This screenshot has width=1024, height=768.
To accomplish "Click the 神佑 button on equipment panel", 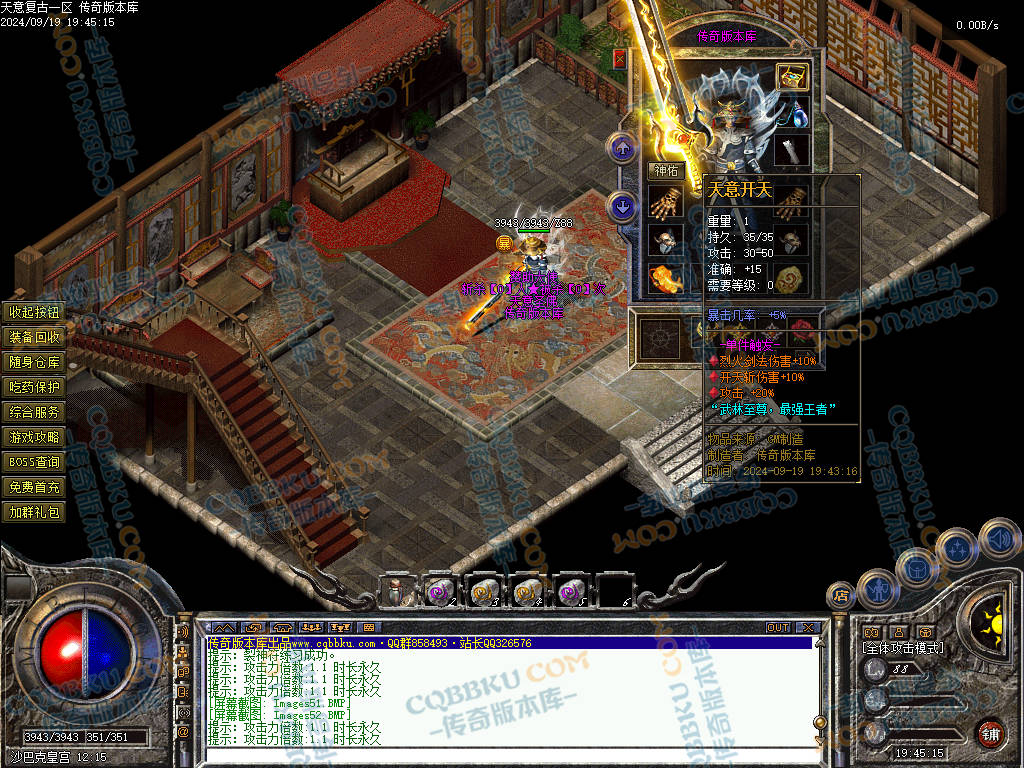I will coord(666,170).
